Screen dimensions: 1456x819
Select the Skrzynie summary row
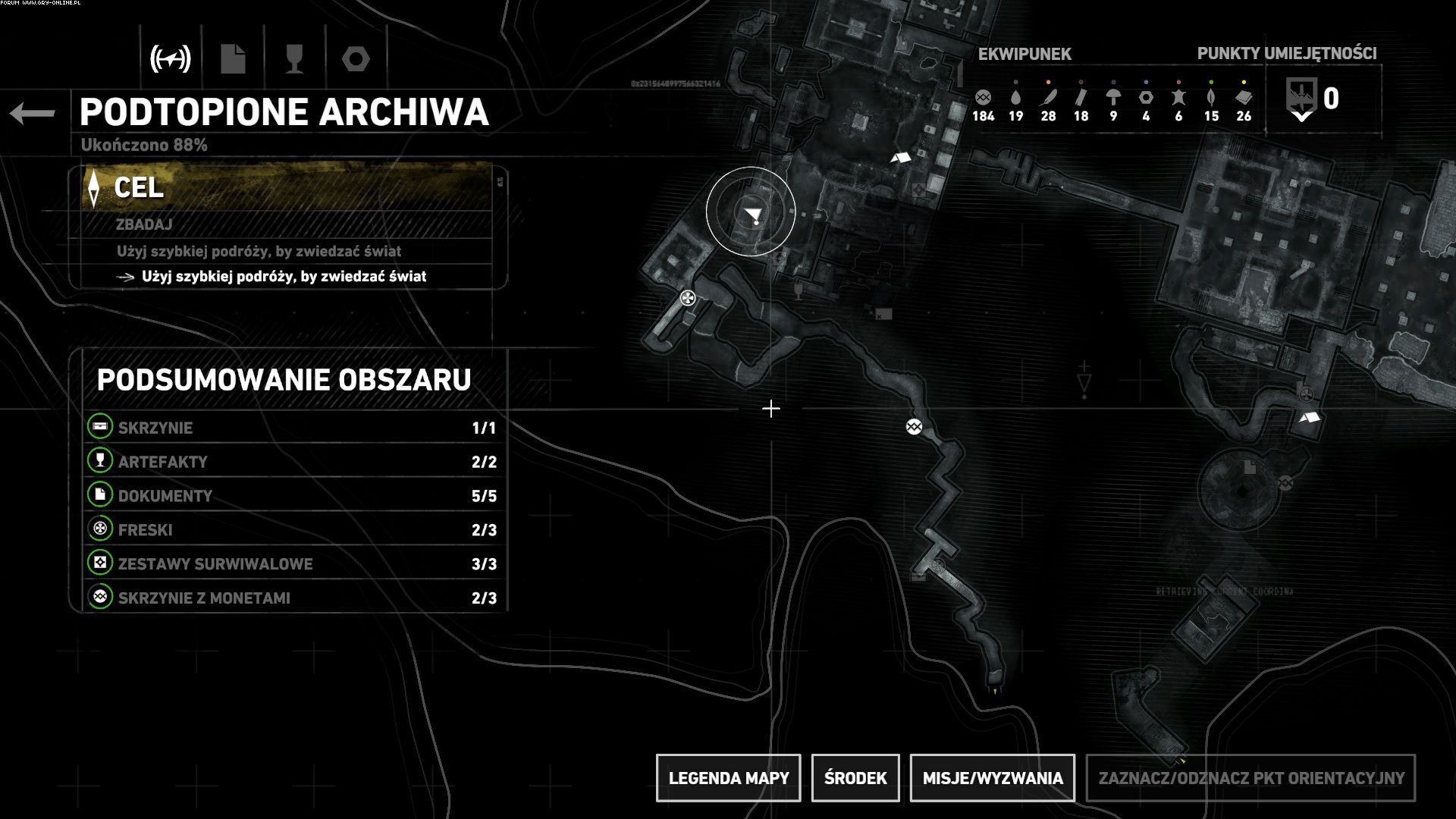coord(294,428)
